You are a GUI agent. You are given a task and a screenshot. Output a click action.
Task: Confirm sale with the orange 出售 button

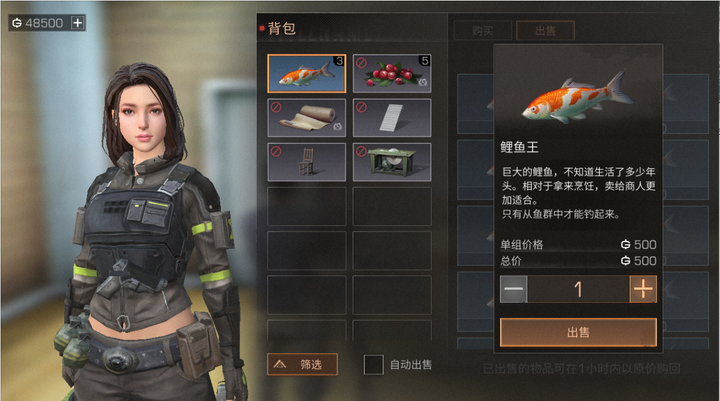pos(578,332)
